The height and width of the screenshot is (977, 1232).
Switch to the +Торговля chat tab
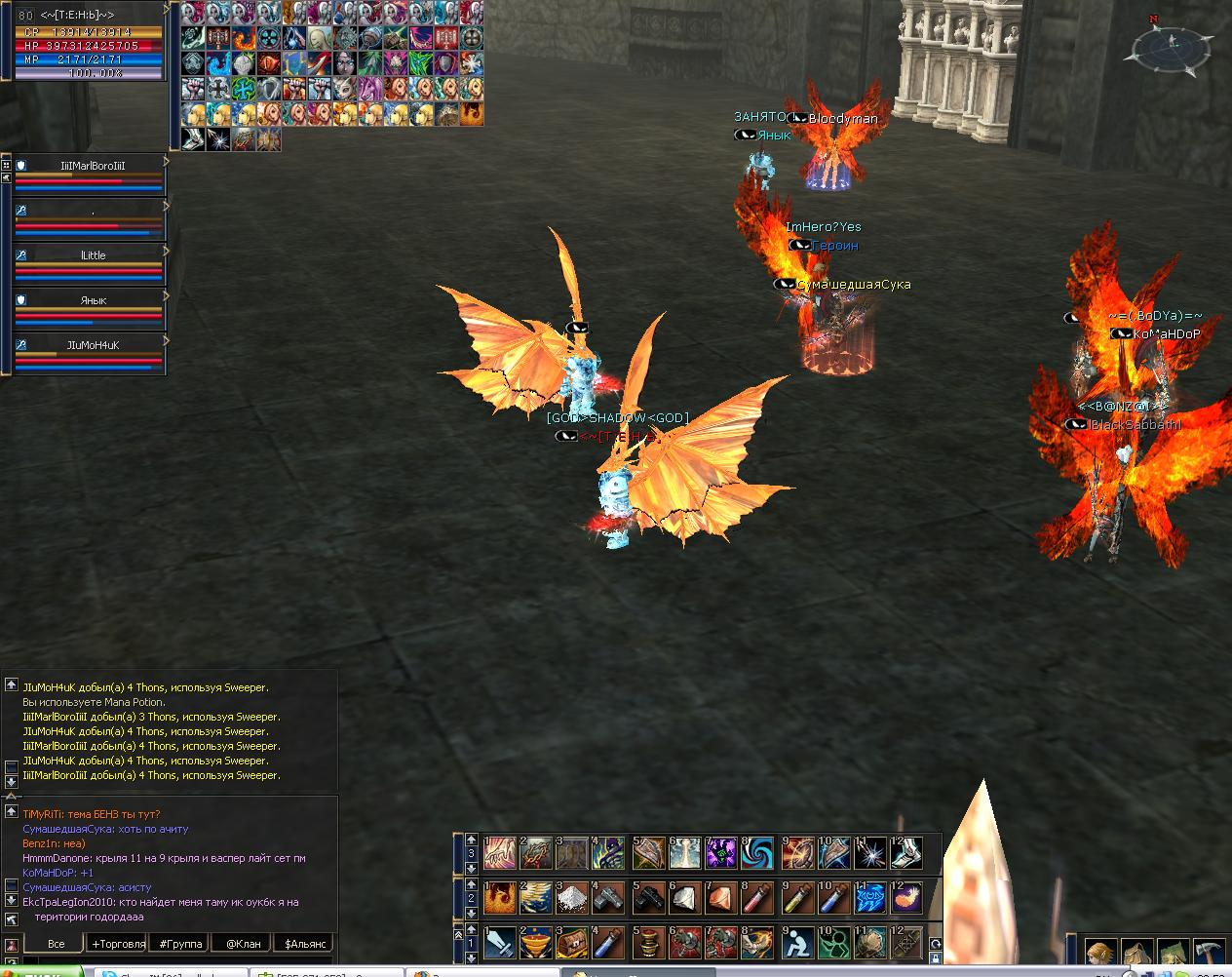click(118, 944)
